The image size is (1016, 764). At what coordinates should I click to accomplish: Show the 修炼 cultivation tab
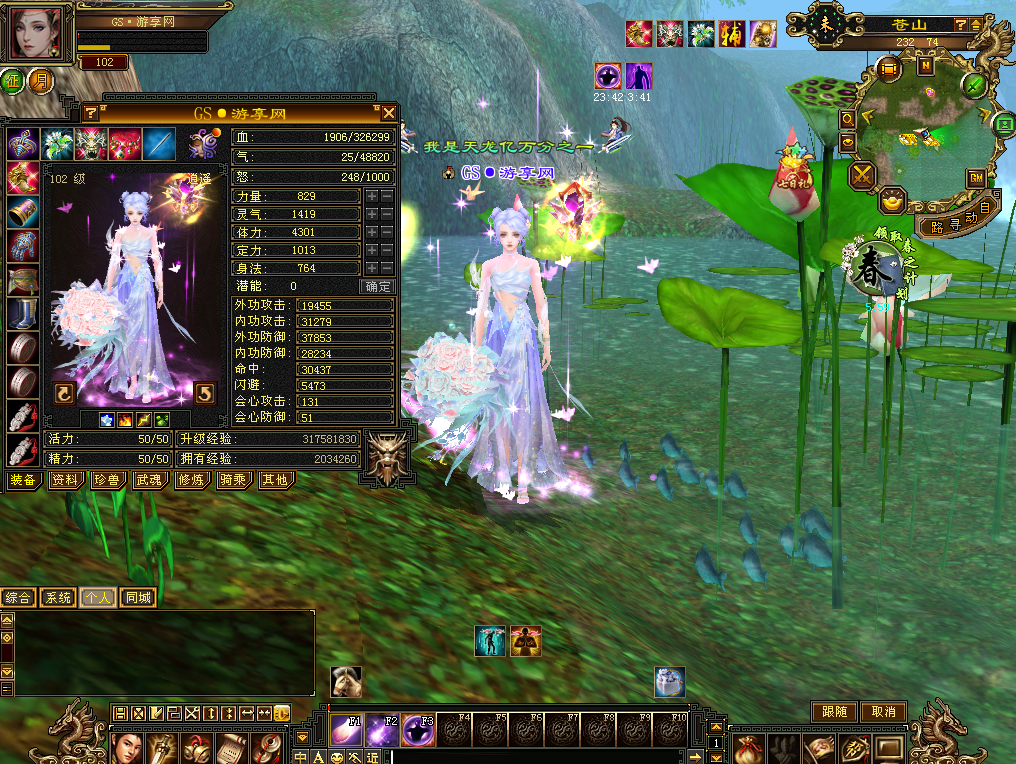click(x=189, y=481)
